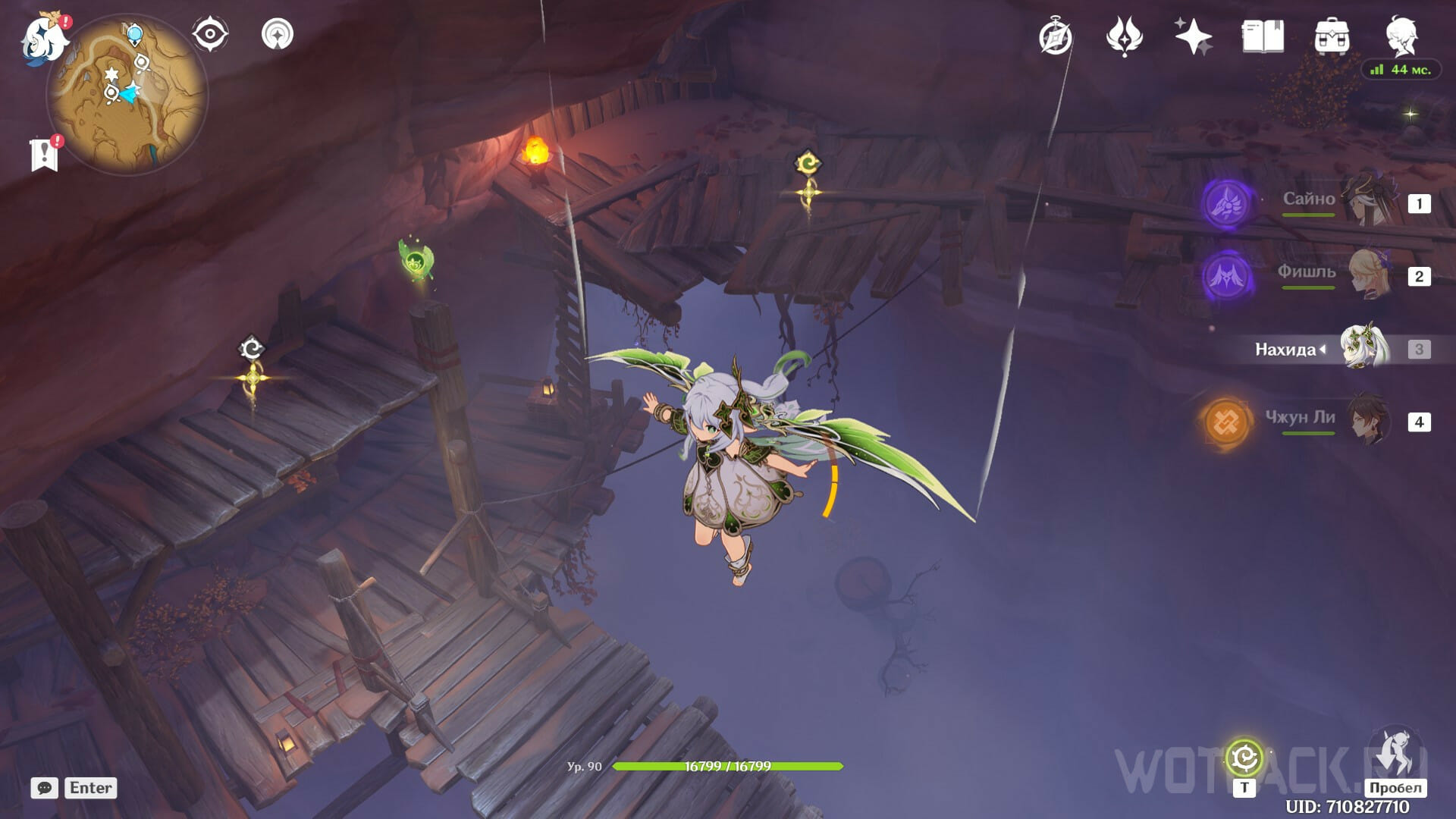Open the character profile head icon
The image size is (1456, 819).
tap(1401, 35)
